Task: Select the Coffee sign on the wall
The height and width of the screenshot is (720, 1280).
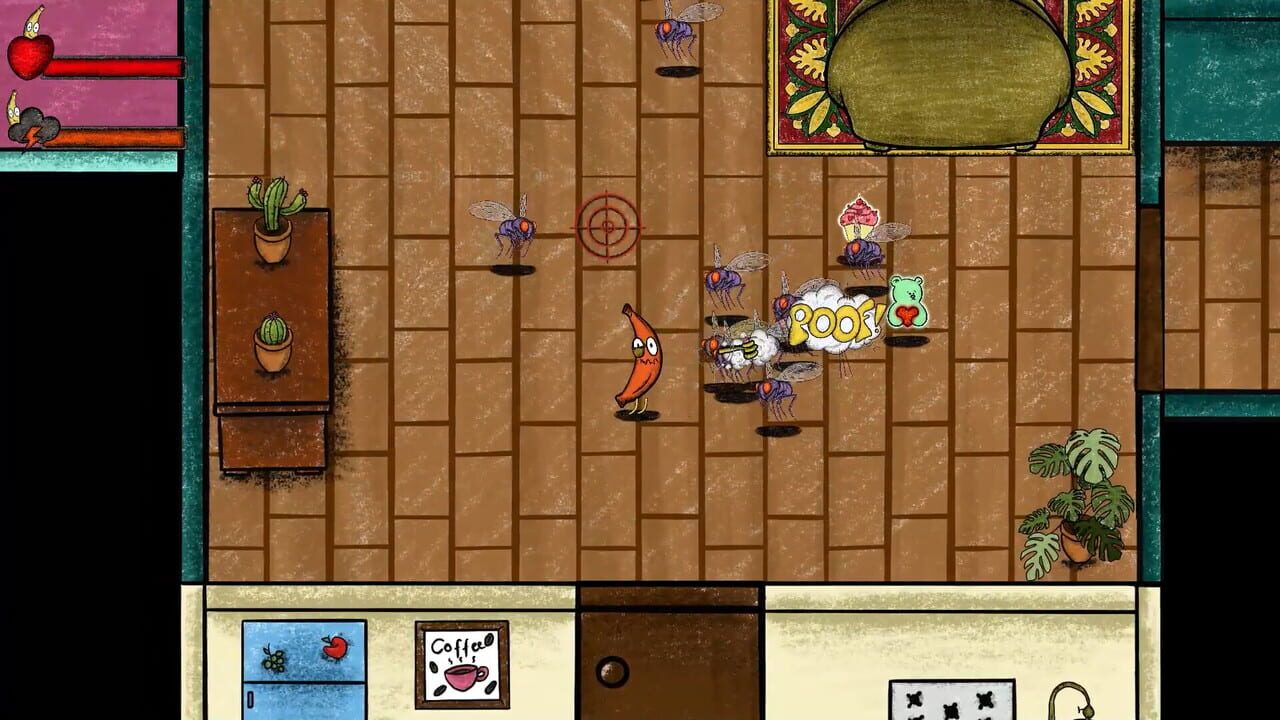Action: tap(460, 661)
